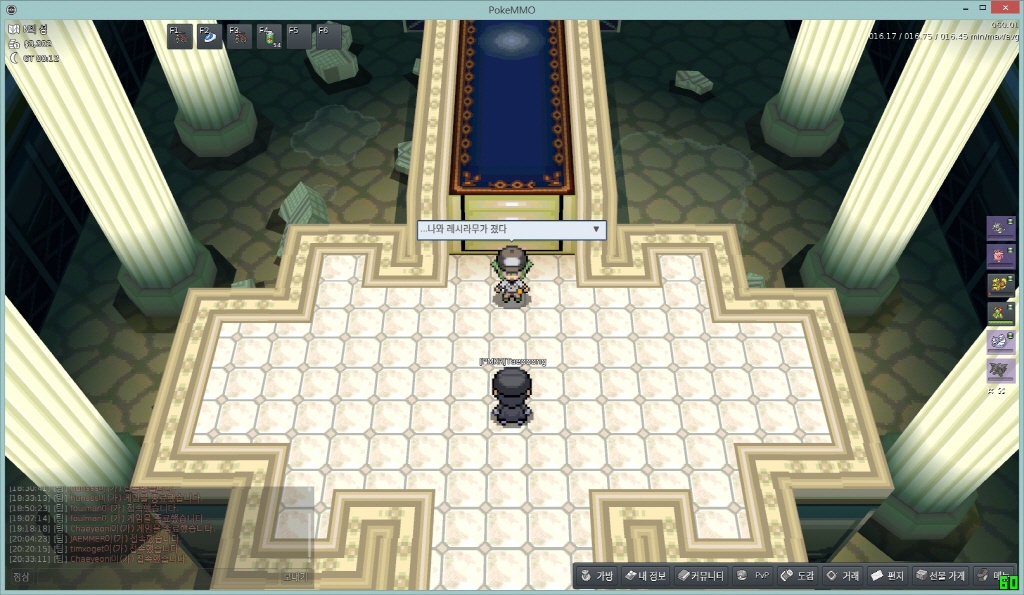The width and height of the screenshot is (1024, 595).
Task: Open the 정상 chat channel selector
Action: [21, 577]
